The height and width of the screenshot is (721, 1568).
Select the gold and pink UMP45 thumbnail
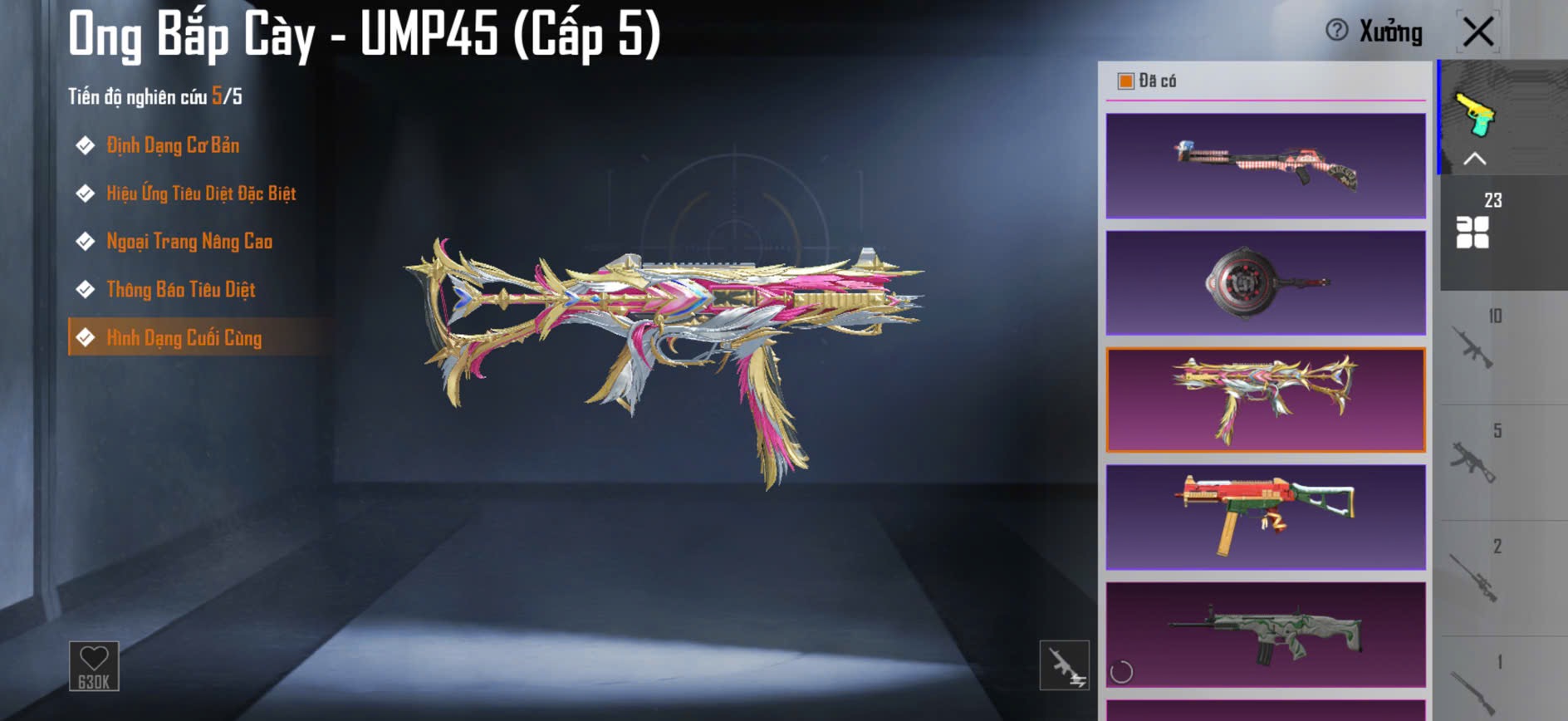pyautogui.click(x=1266, y=400)
